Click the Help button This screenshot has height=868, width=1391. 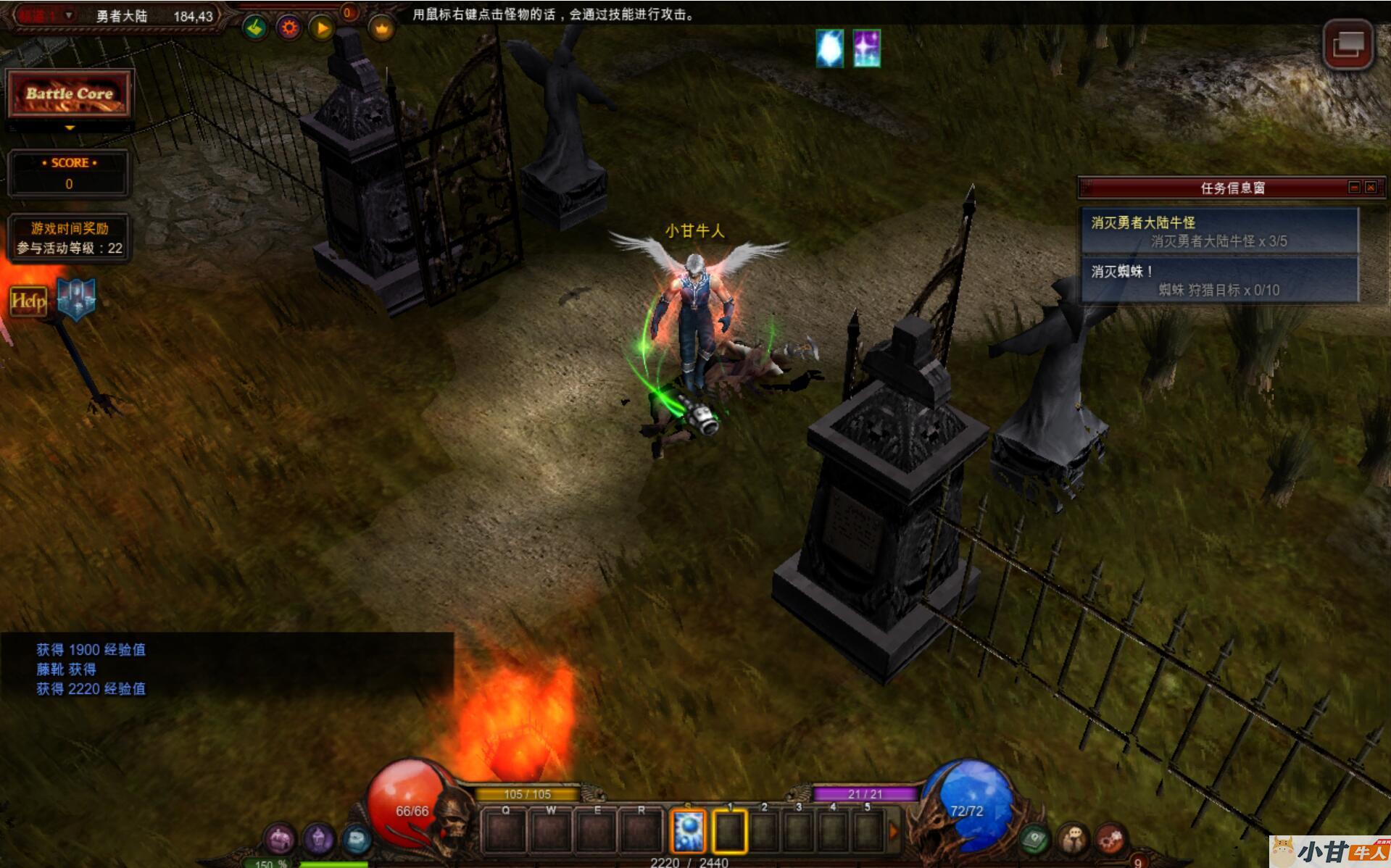28,300
